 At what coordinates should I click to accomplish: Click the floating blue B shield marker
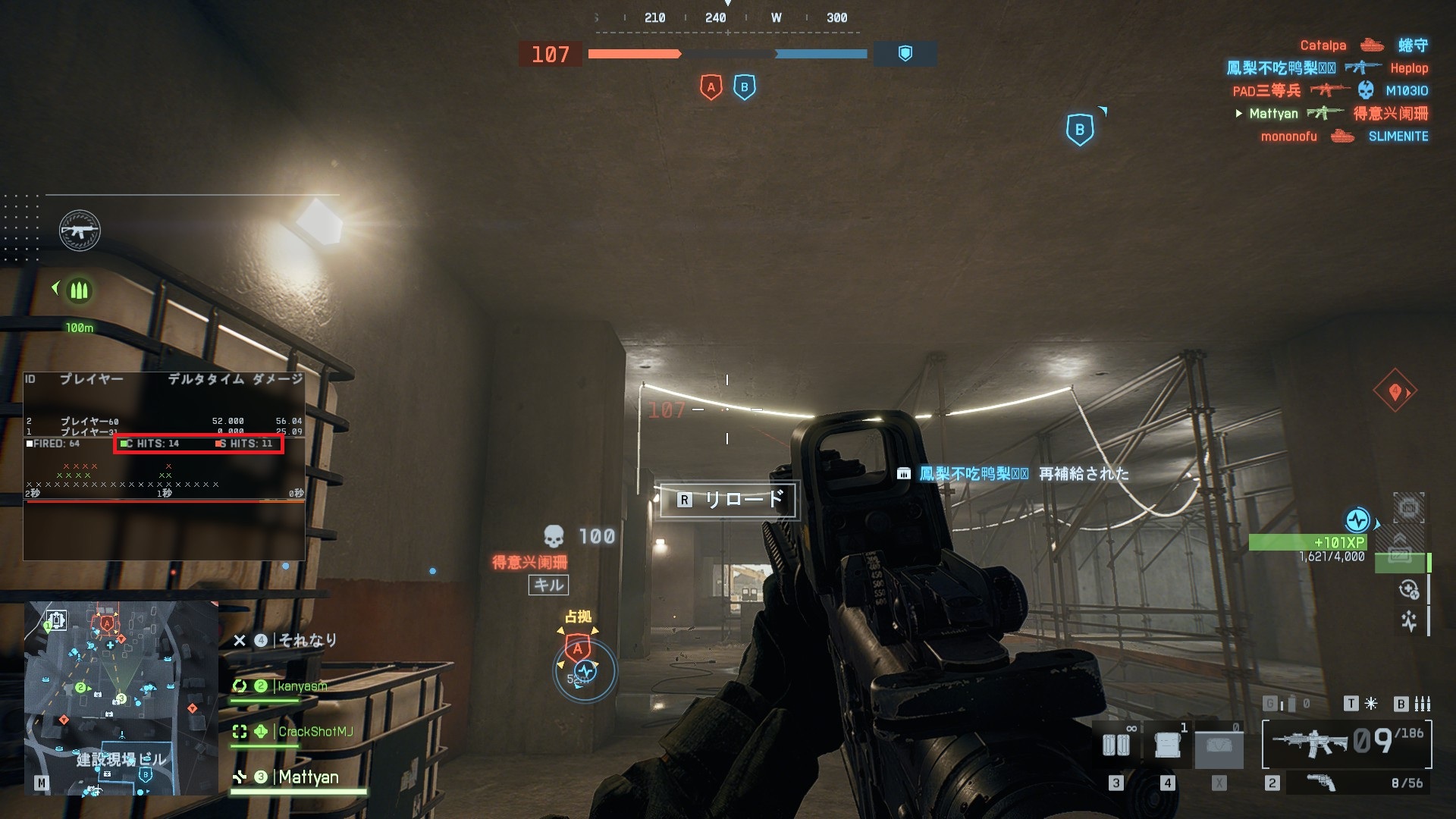[x=1080, y=130]
